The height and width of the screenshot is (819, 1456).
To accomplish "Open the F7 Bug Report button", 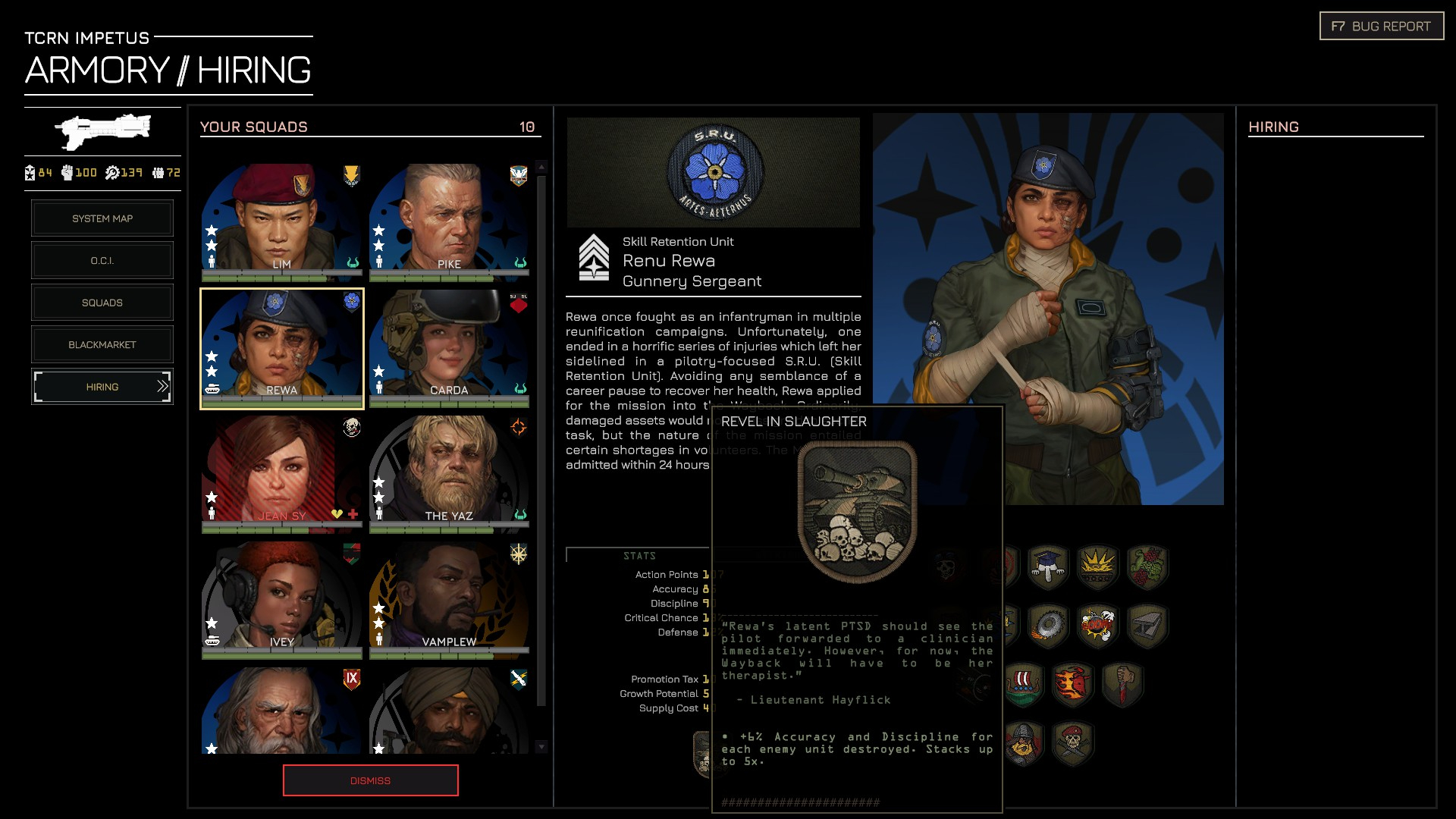I will click(1381, 27).
